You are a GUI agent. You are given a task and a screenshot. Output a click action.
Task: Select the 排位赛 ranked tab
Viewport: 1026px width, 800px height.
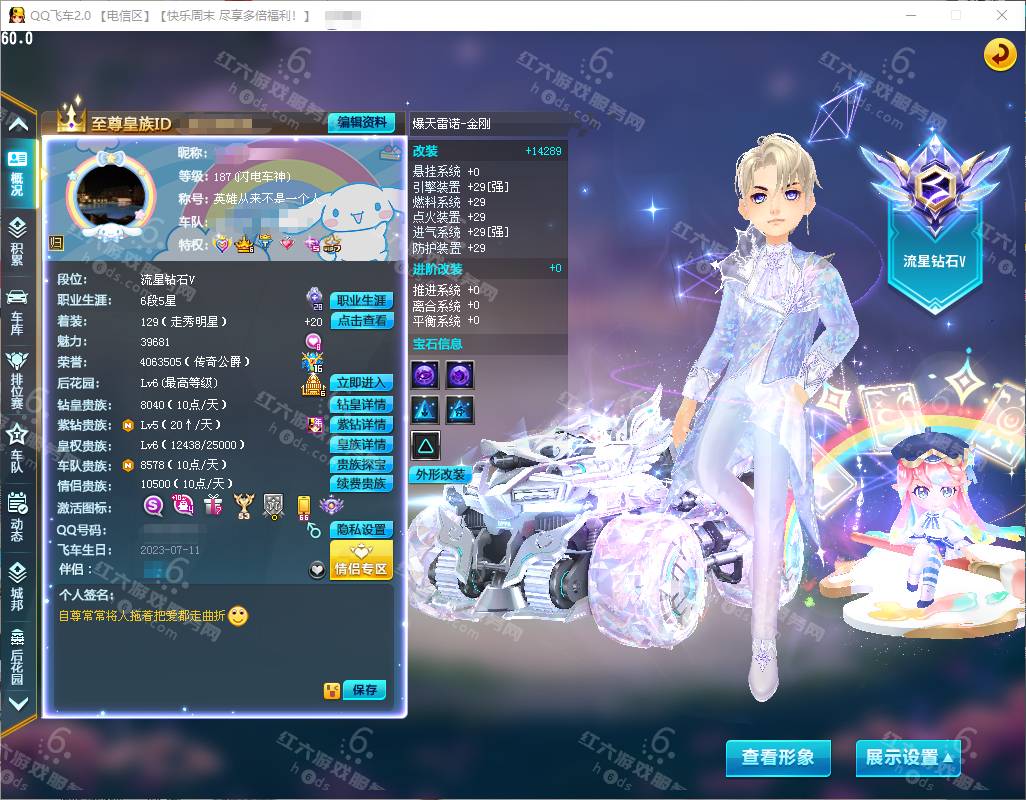[17, 380]
